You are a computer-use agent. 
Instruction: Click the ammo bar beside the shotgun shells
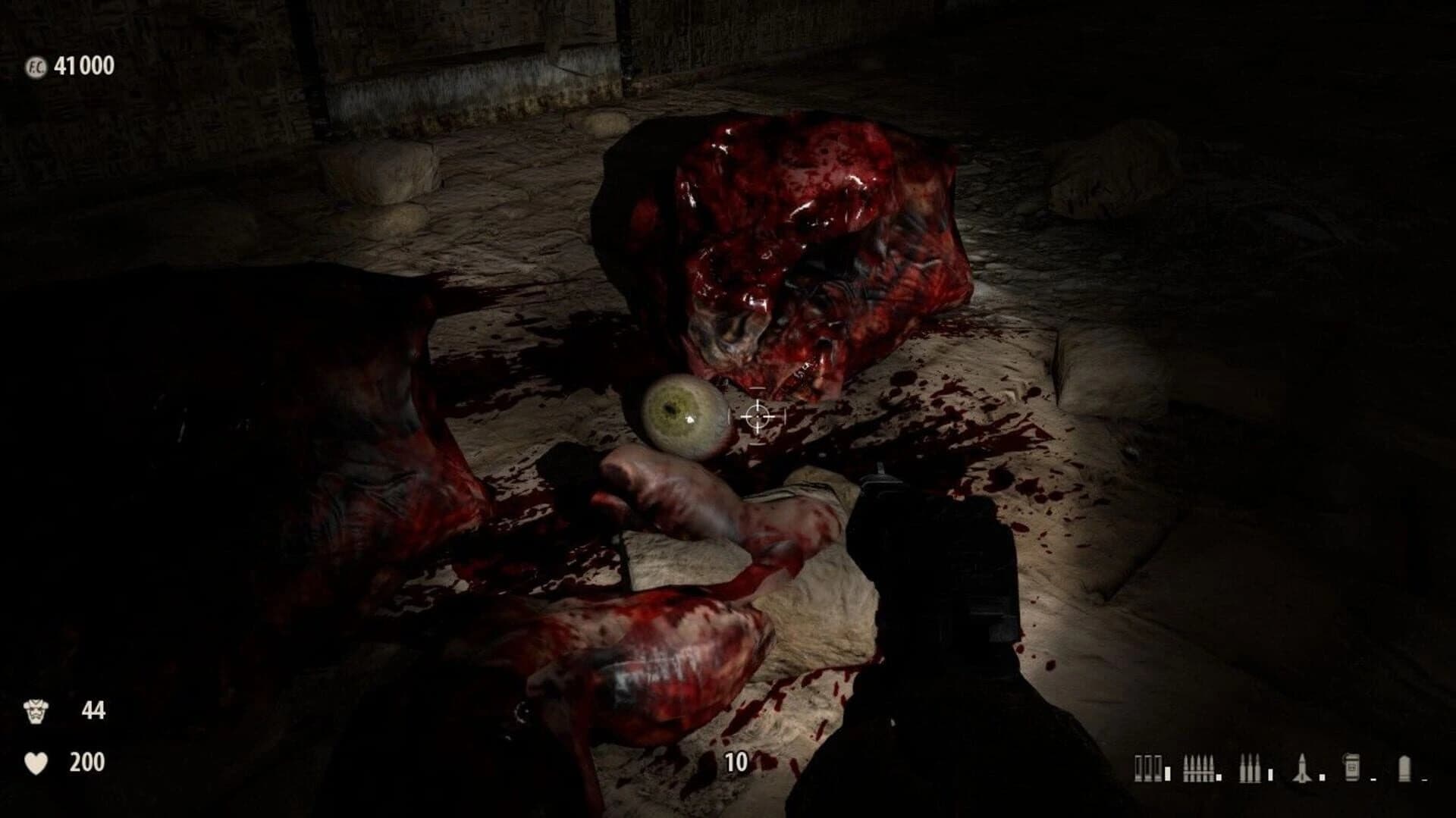click(x=1168, y=772)
